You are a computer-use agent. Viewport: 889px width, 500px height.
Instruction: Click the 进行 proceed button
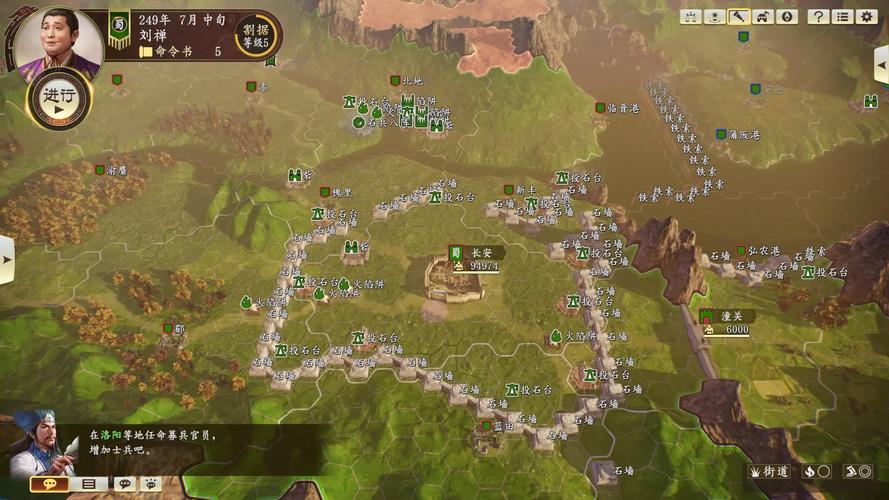coord(58,98)
